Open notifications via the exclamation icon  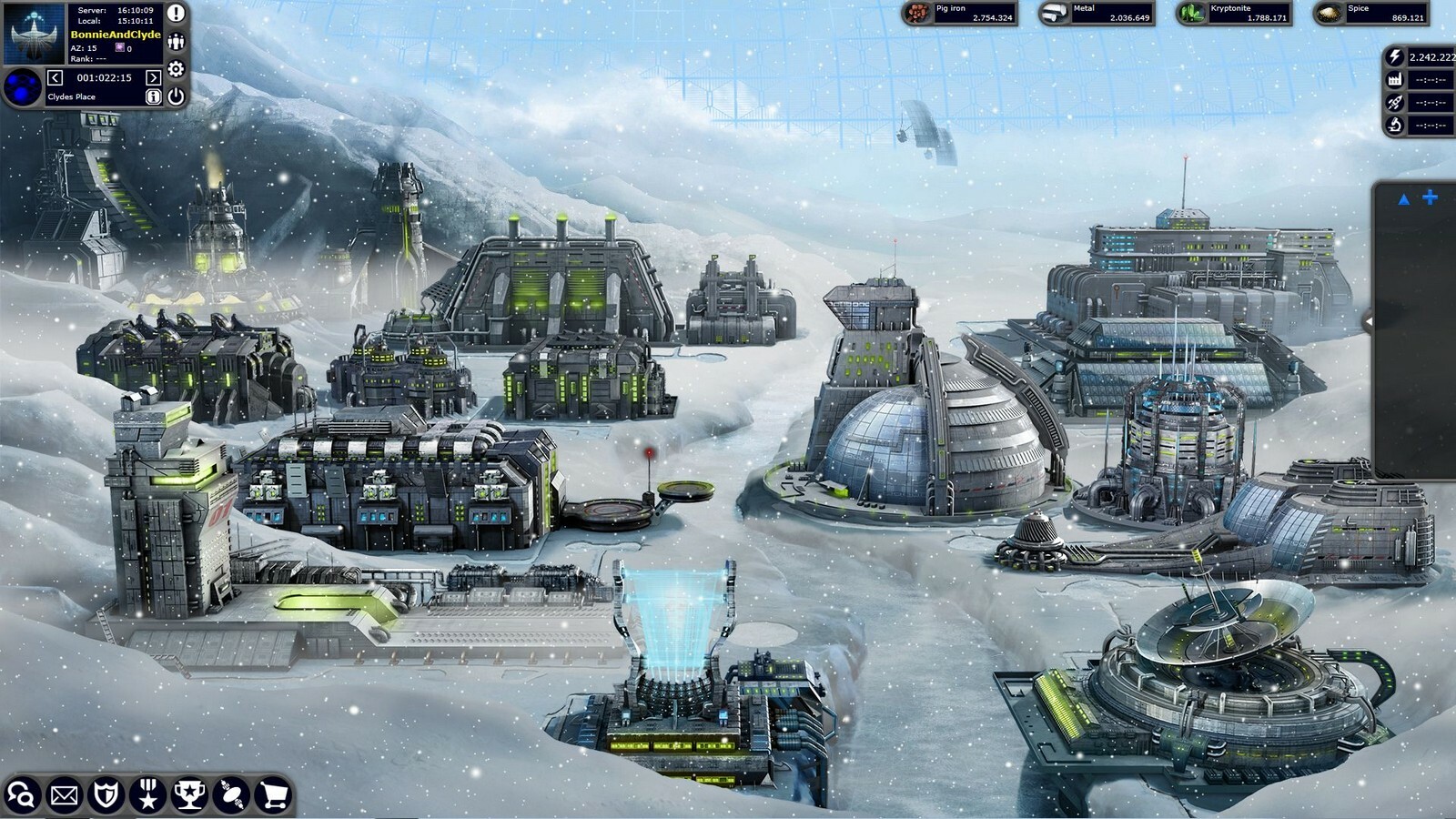[176, 14]
